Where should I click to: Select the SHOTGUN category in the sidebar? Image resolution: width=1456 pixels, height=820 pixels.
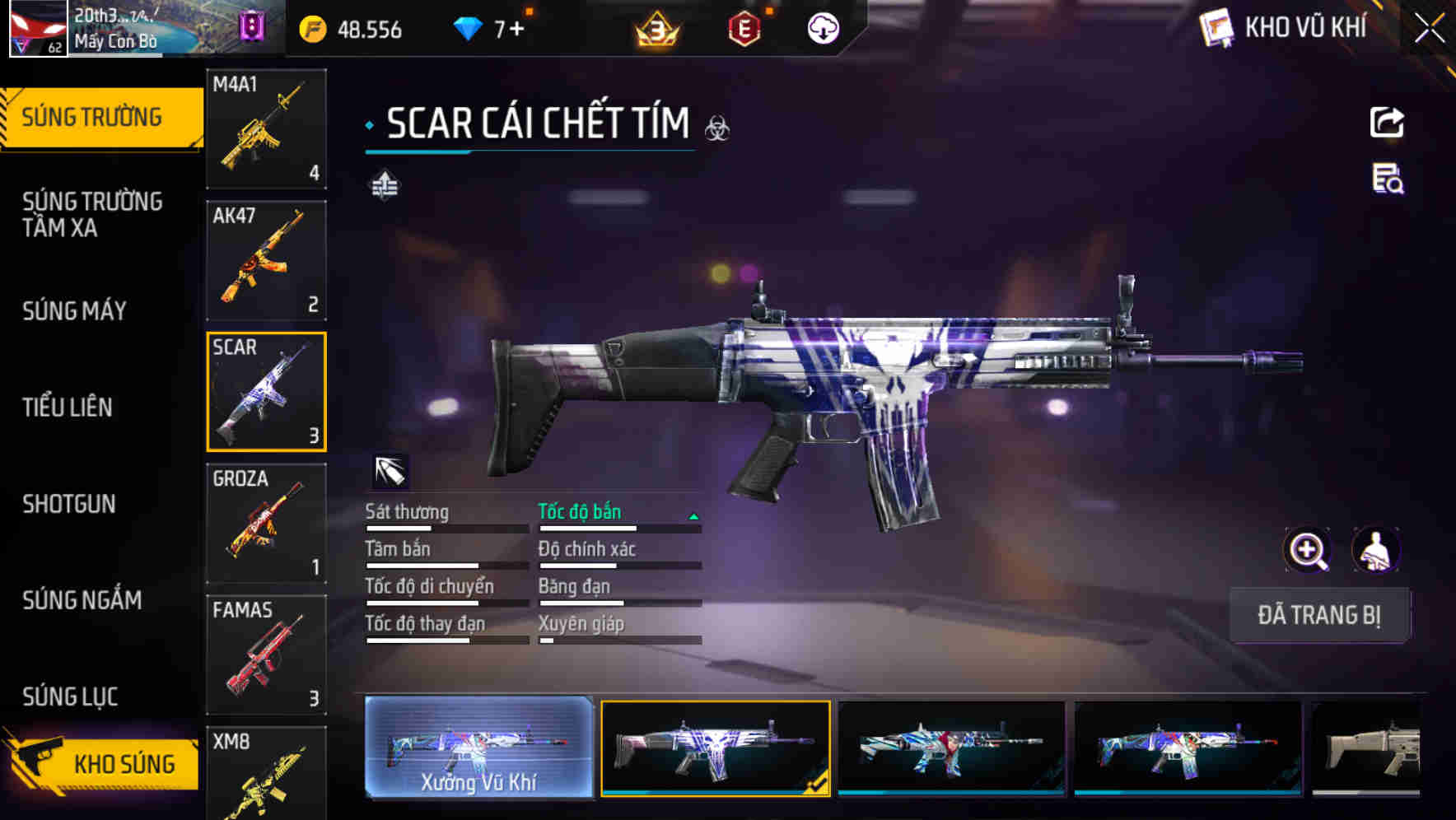tap(70, 504)
